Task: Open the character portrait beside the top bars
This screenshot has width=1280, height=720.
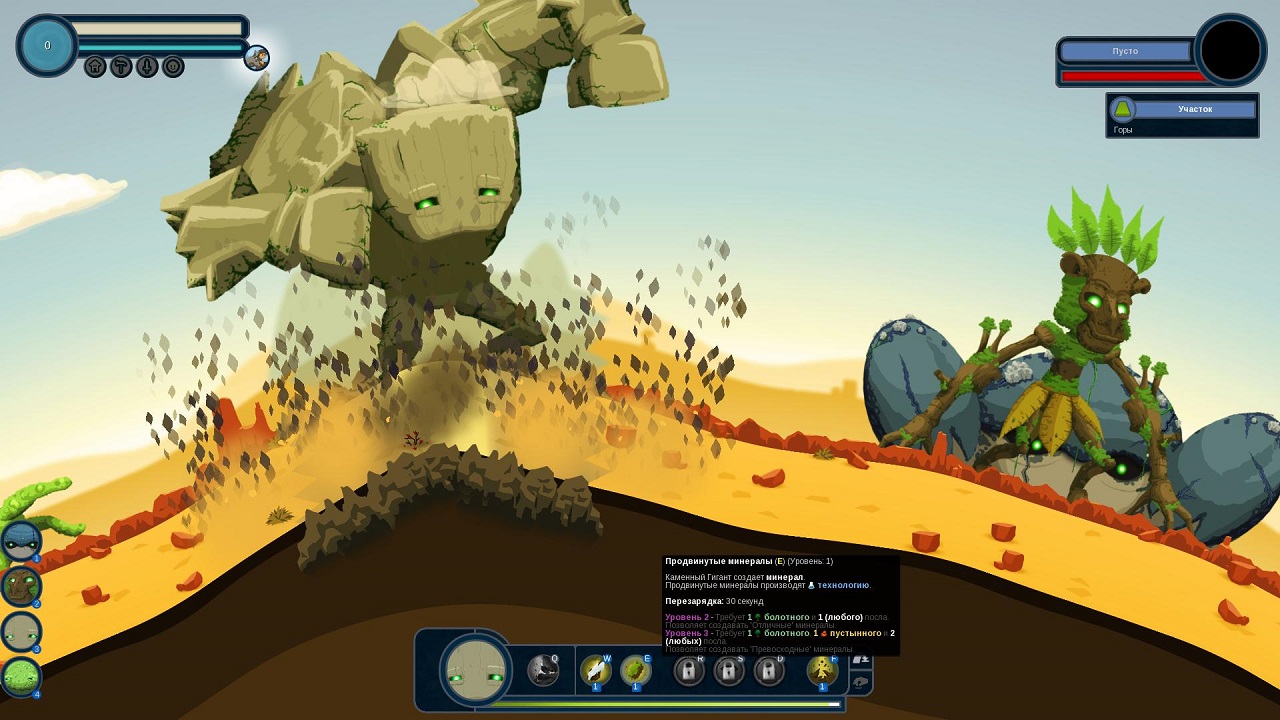Action: click(257, 58)
